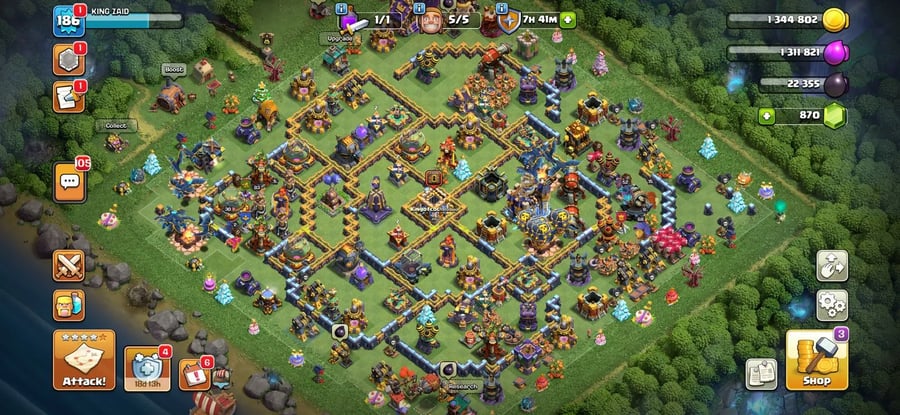900x415 pixels.
Task: Open the news scroll icon
Action: (68, 97)
